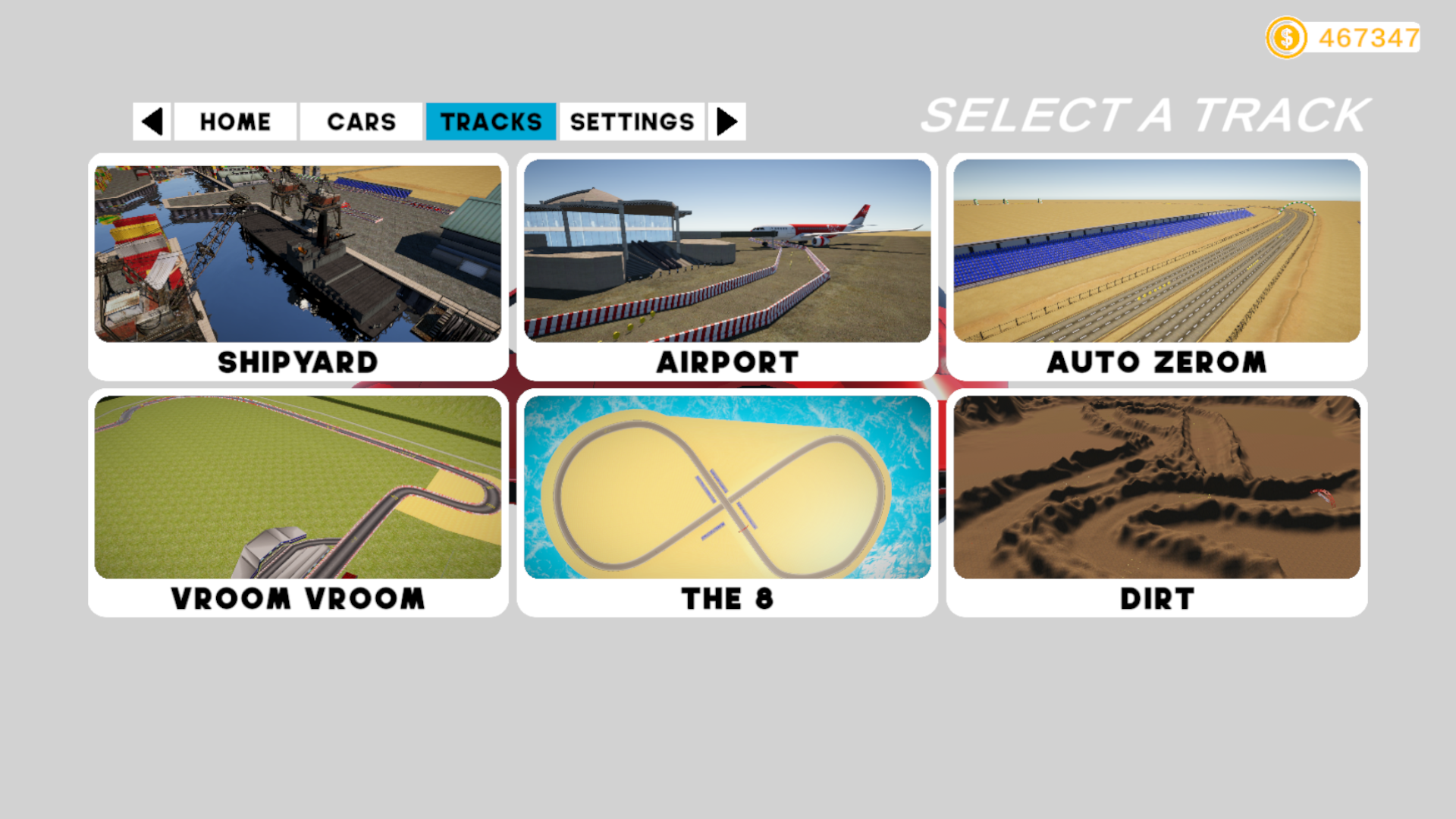This screenshot has height=819, width=1456.
Task: Click the left arrow navigation button
Action: 152,121
